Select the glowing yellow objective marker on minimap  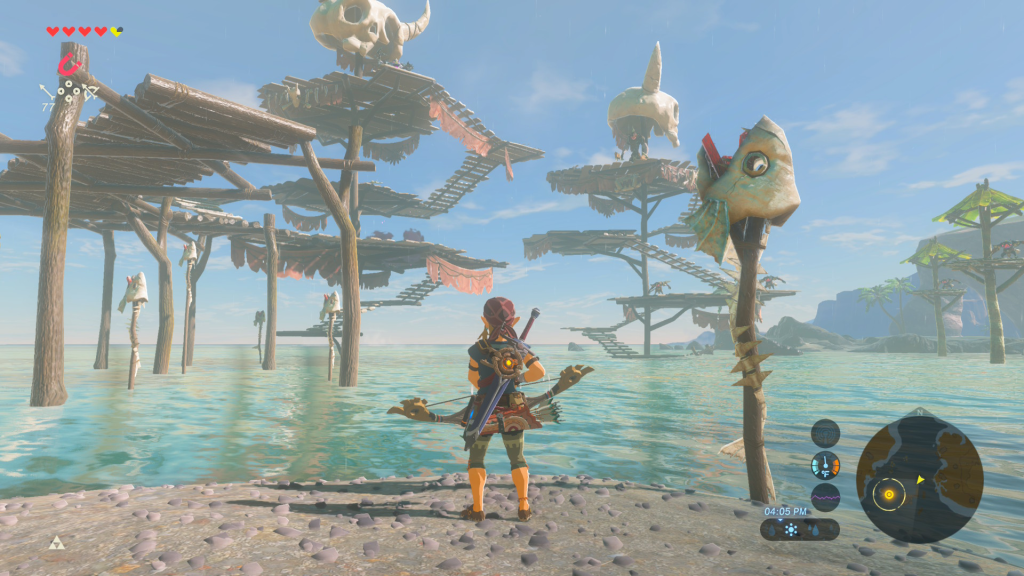coord(887,493)
